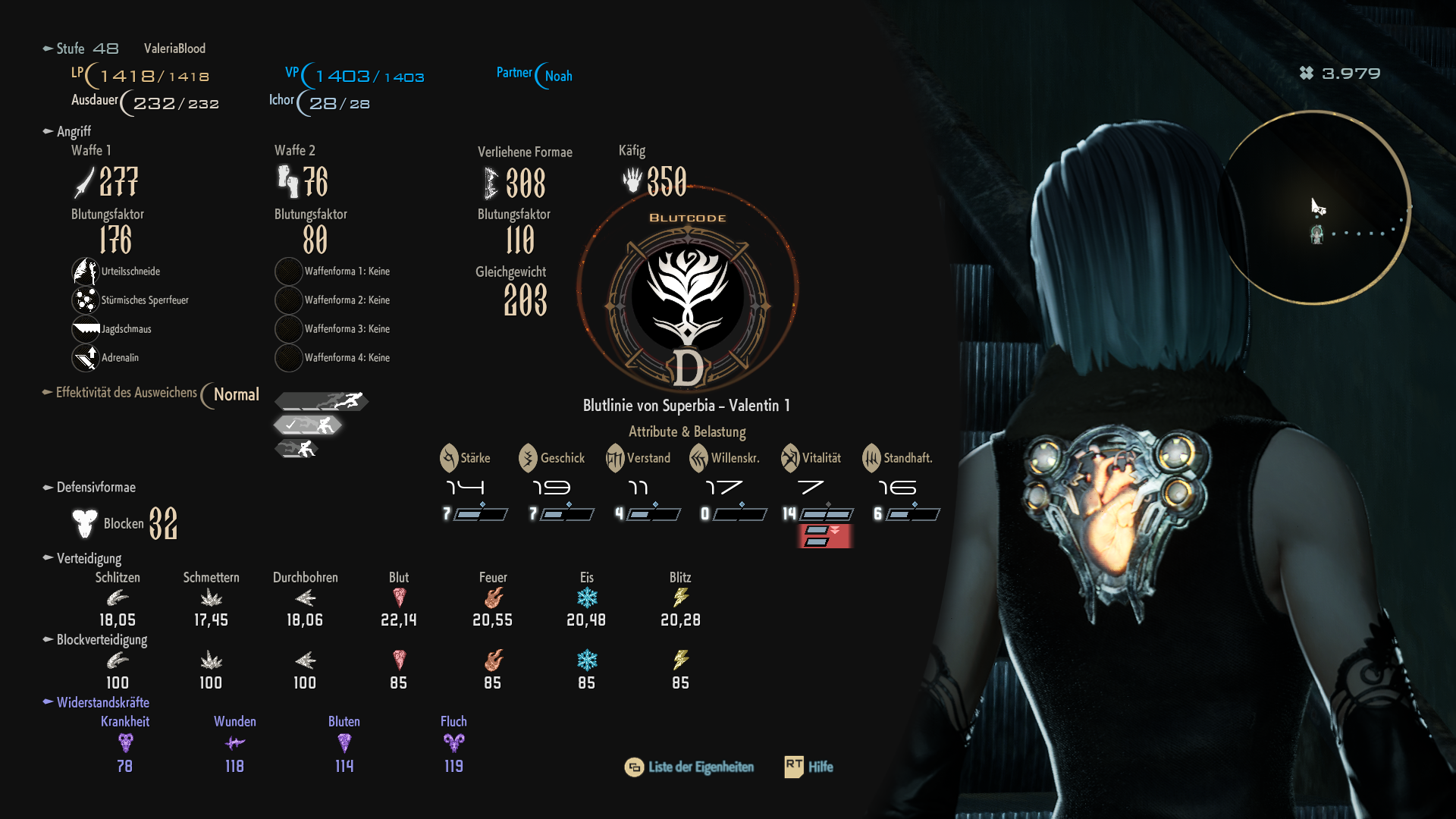The height and width of the screenshot is (819, 1456).
Task: Select the Urteilsschneide weapon skill
Action: click(x=86, y=271)
